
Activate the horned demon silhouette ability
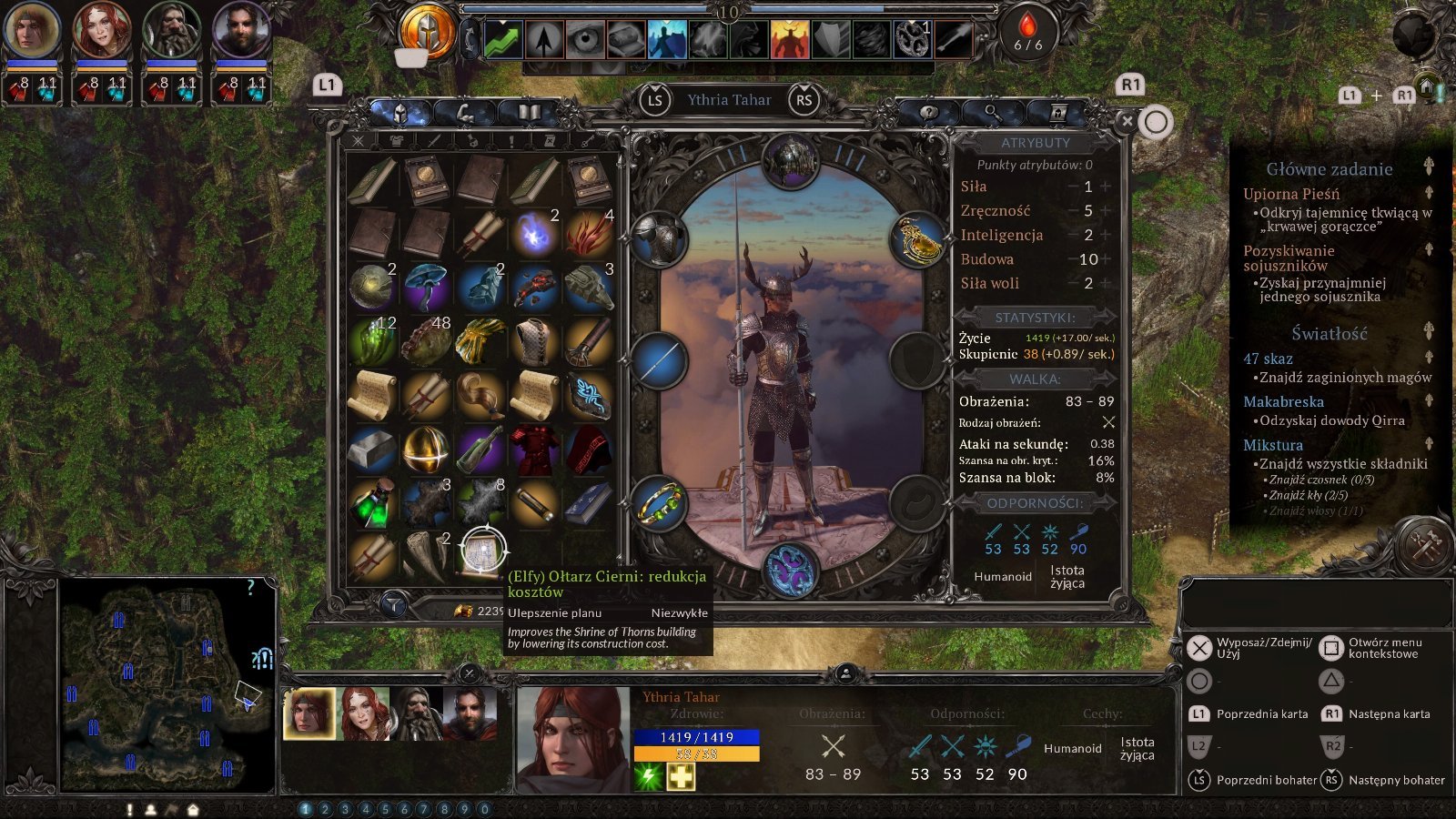[x=789, y=39]
